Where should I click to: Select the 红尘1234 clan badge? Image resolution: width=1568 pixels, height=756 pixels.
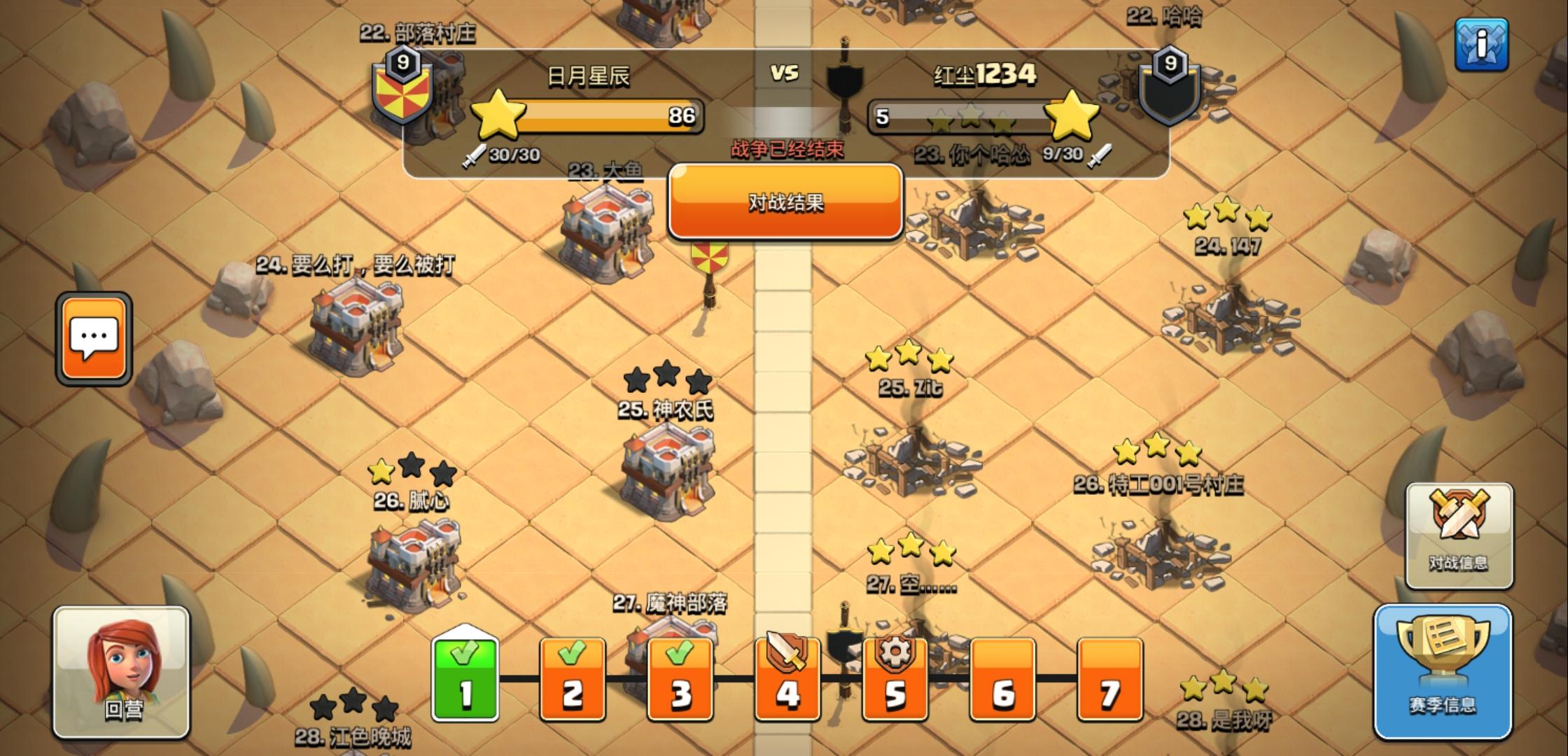pos(1169,91)
